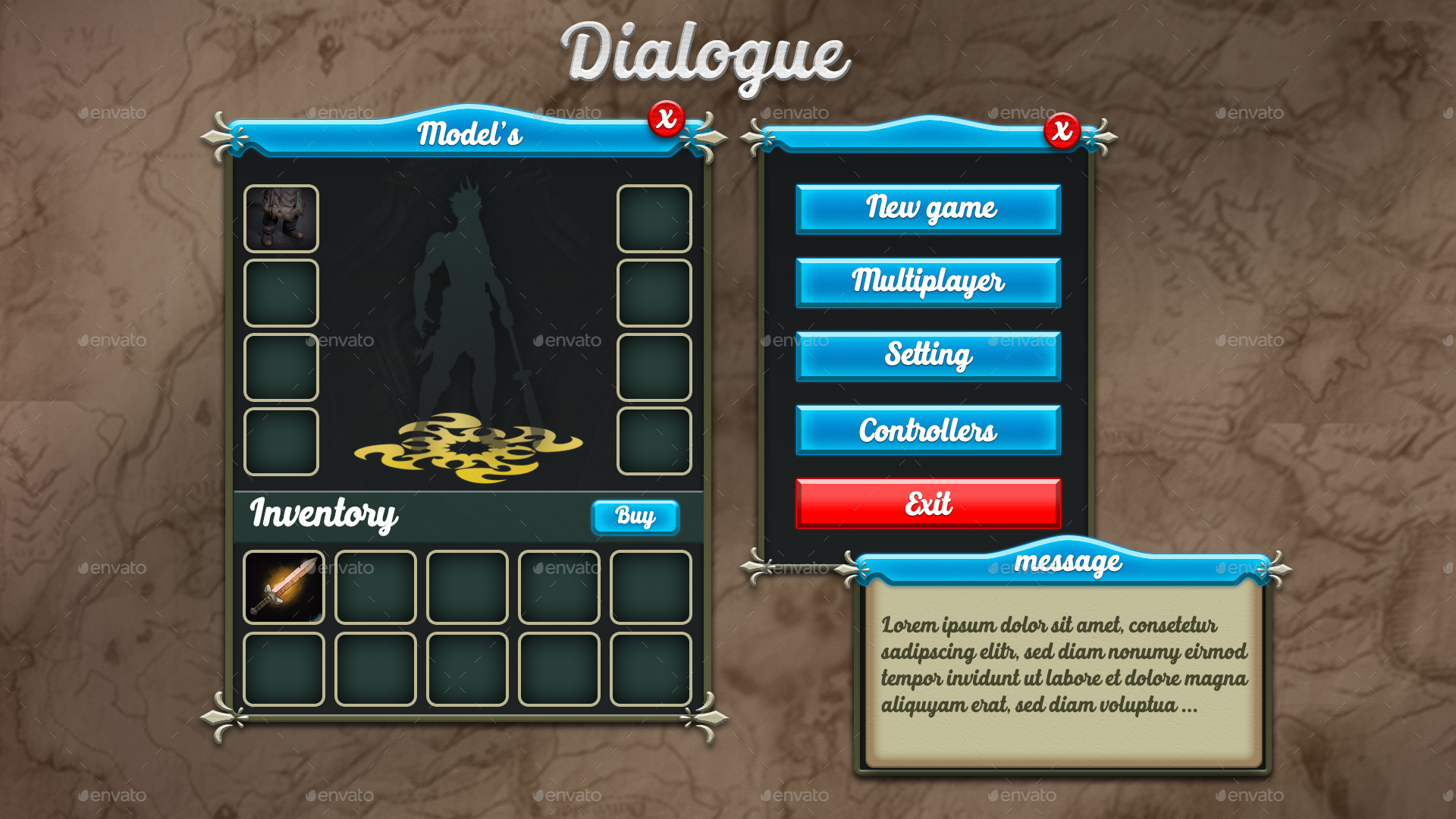Viewport: 1456px width, 819px height.
Task: Open the Multiplayer menu
Action: coord(928,282)
